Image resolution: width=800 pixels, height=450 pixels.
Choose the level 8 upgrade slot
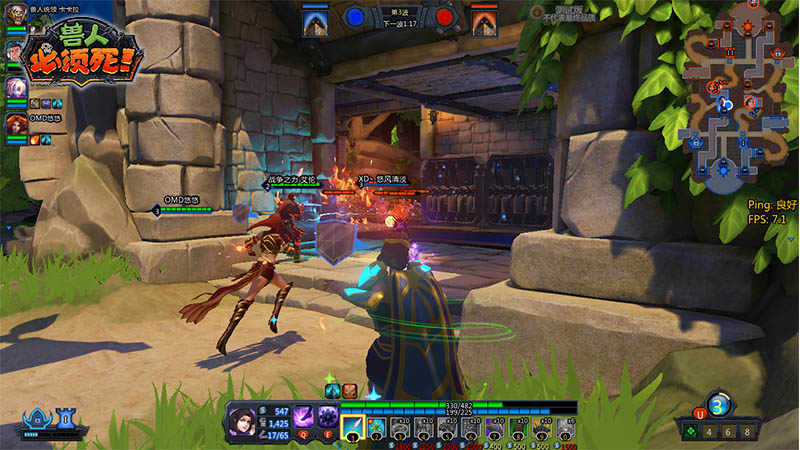coord(752,432)
